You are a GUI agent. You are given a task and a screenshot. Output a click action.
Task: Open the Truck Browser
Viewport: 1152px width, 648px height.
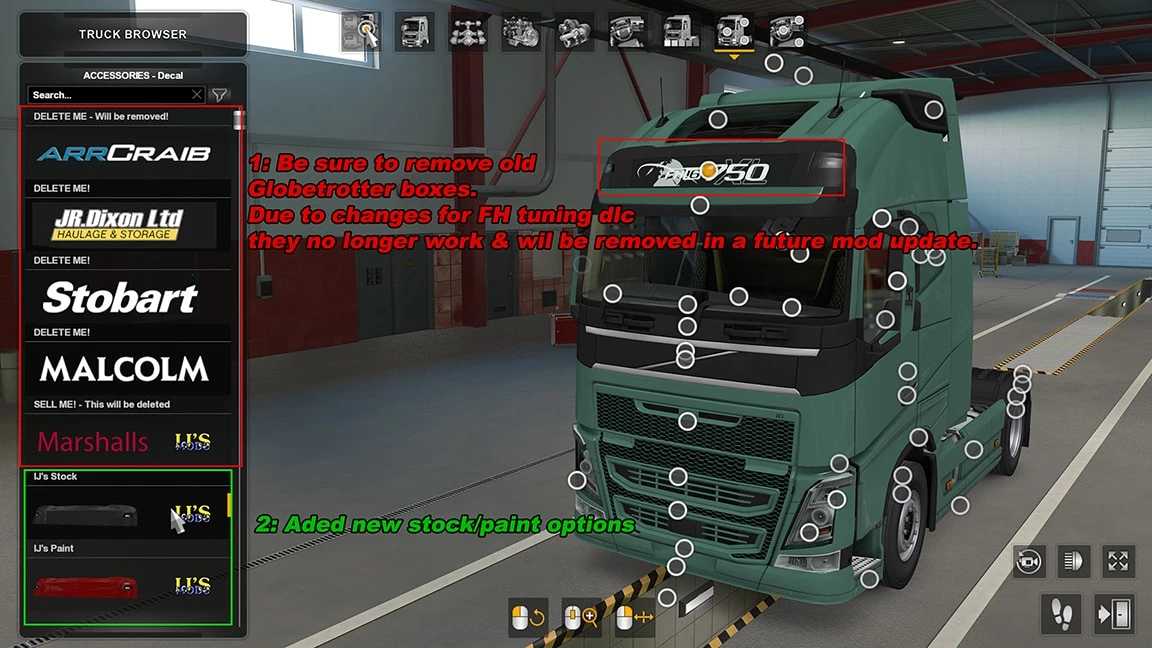coord(133,34)
